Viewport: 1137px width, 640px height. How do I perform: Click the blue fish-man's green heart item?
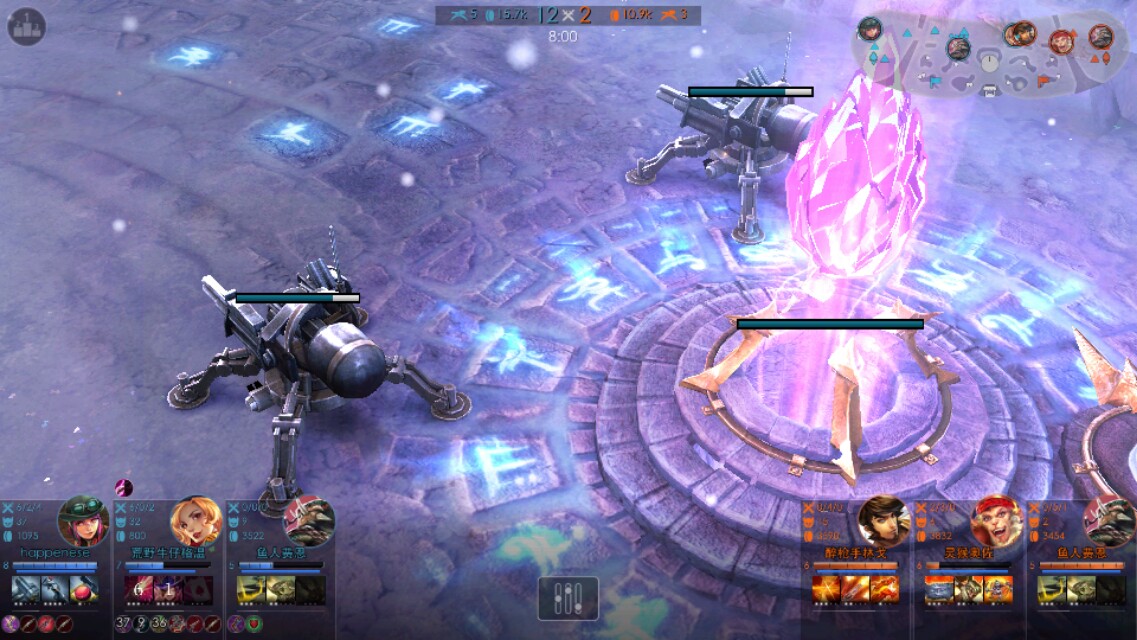(254, 624)
